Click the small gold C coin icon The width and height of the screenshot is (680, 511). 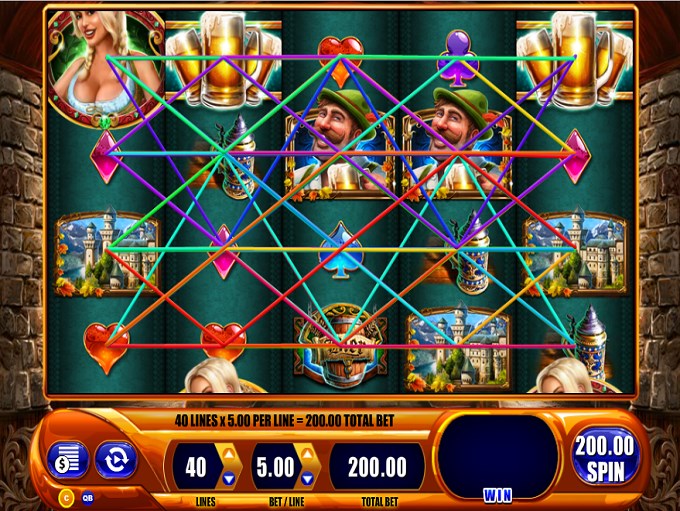[x=68, y=497]
